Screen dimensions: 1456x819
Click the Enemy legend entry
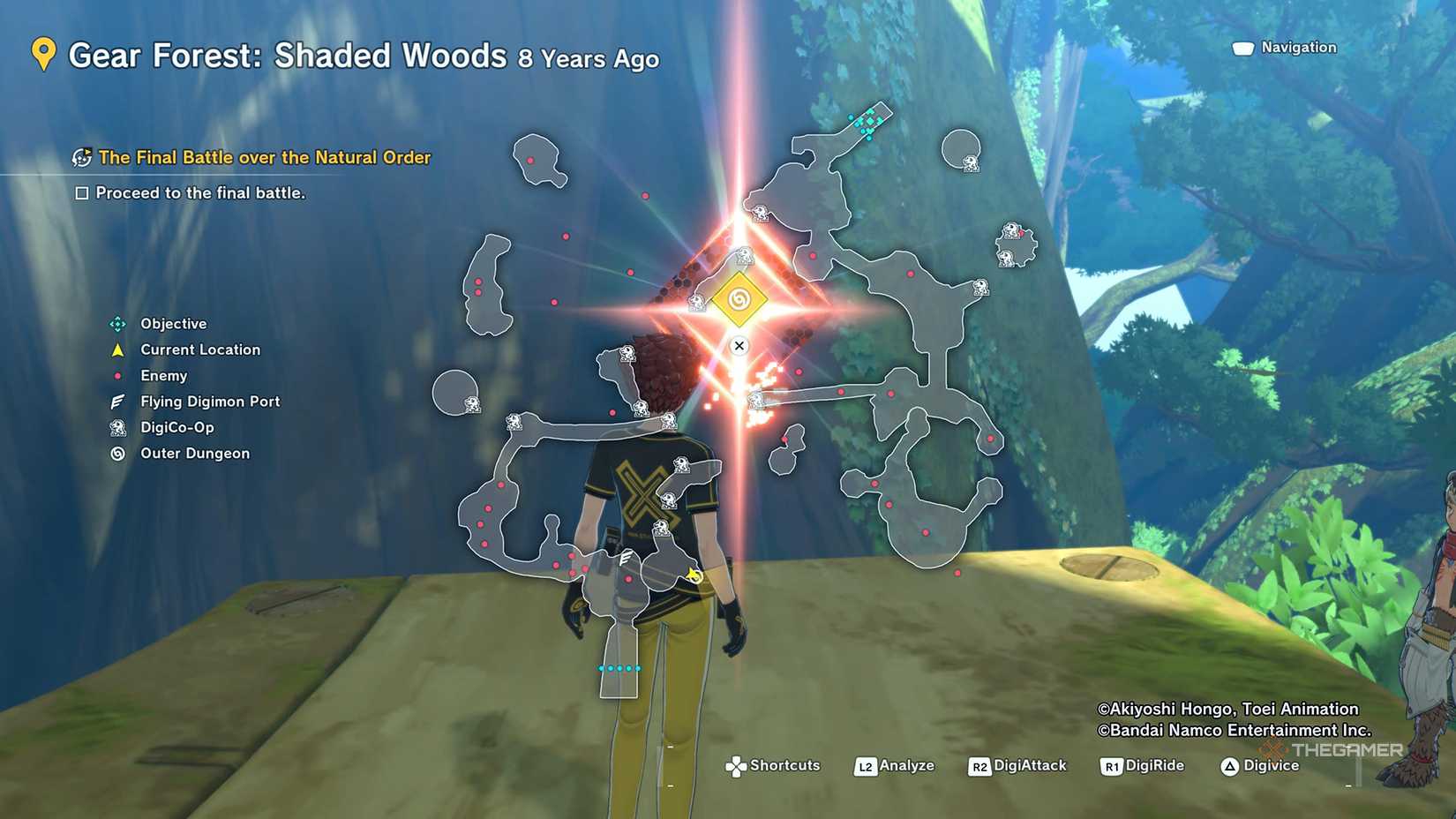(x=163, y=376)
